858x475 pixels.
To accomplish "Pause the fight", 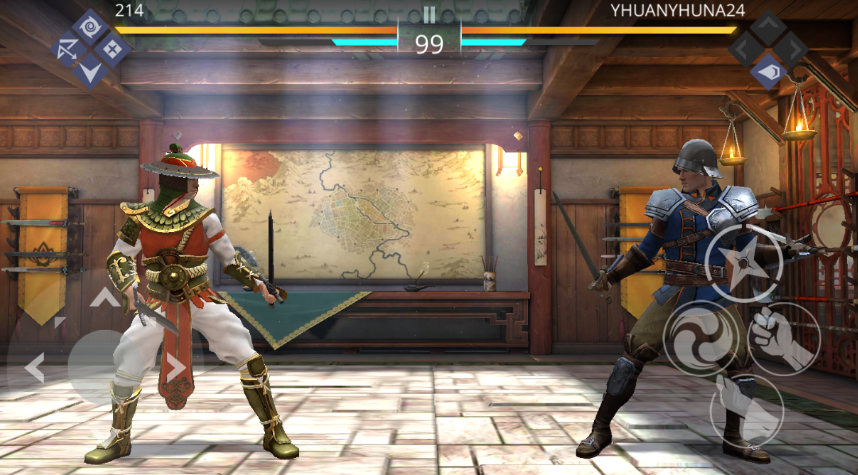I will pos(429,15).
